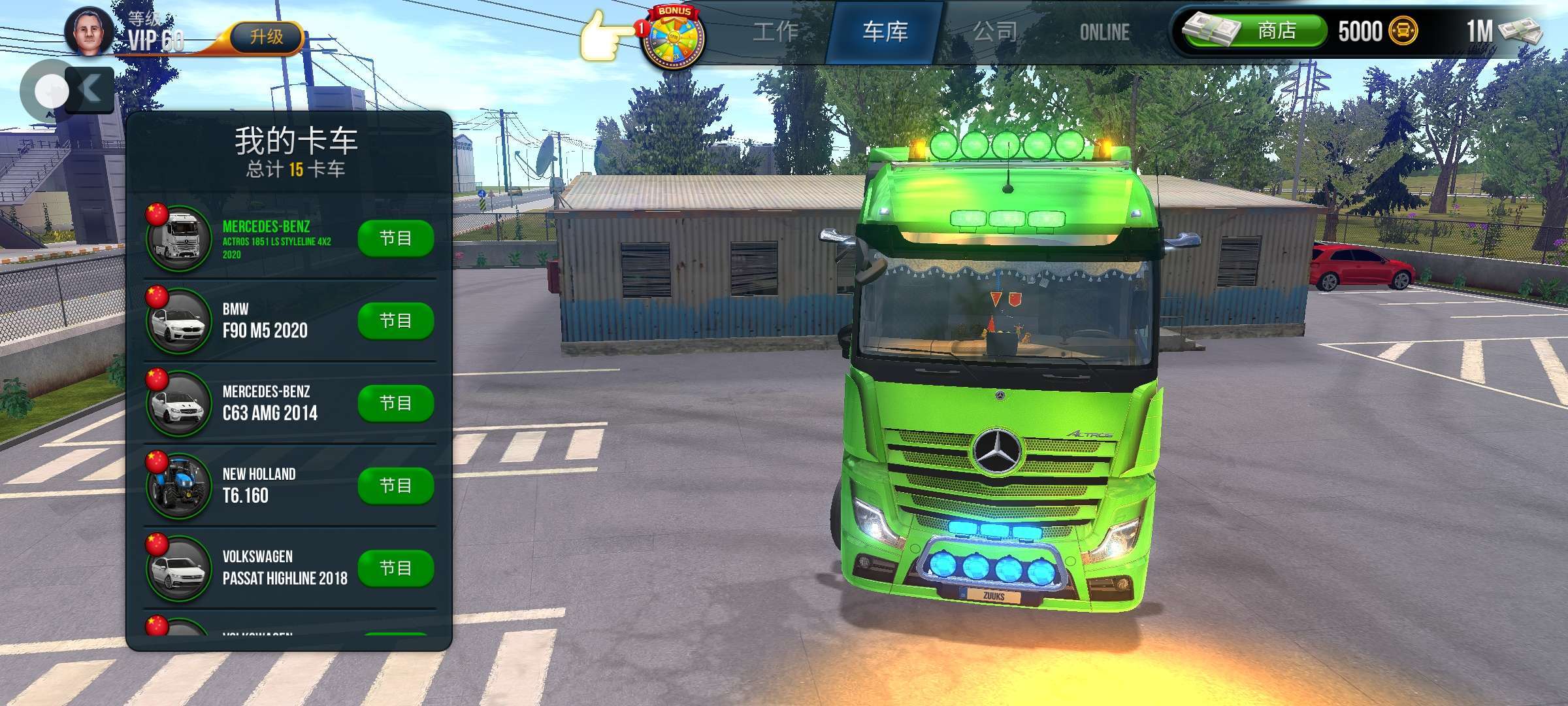Select the BMW F90 M5 thumbnail
The width and height of the screenshot is (1568, 706).
pos(178,321)
